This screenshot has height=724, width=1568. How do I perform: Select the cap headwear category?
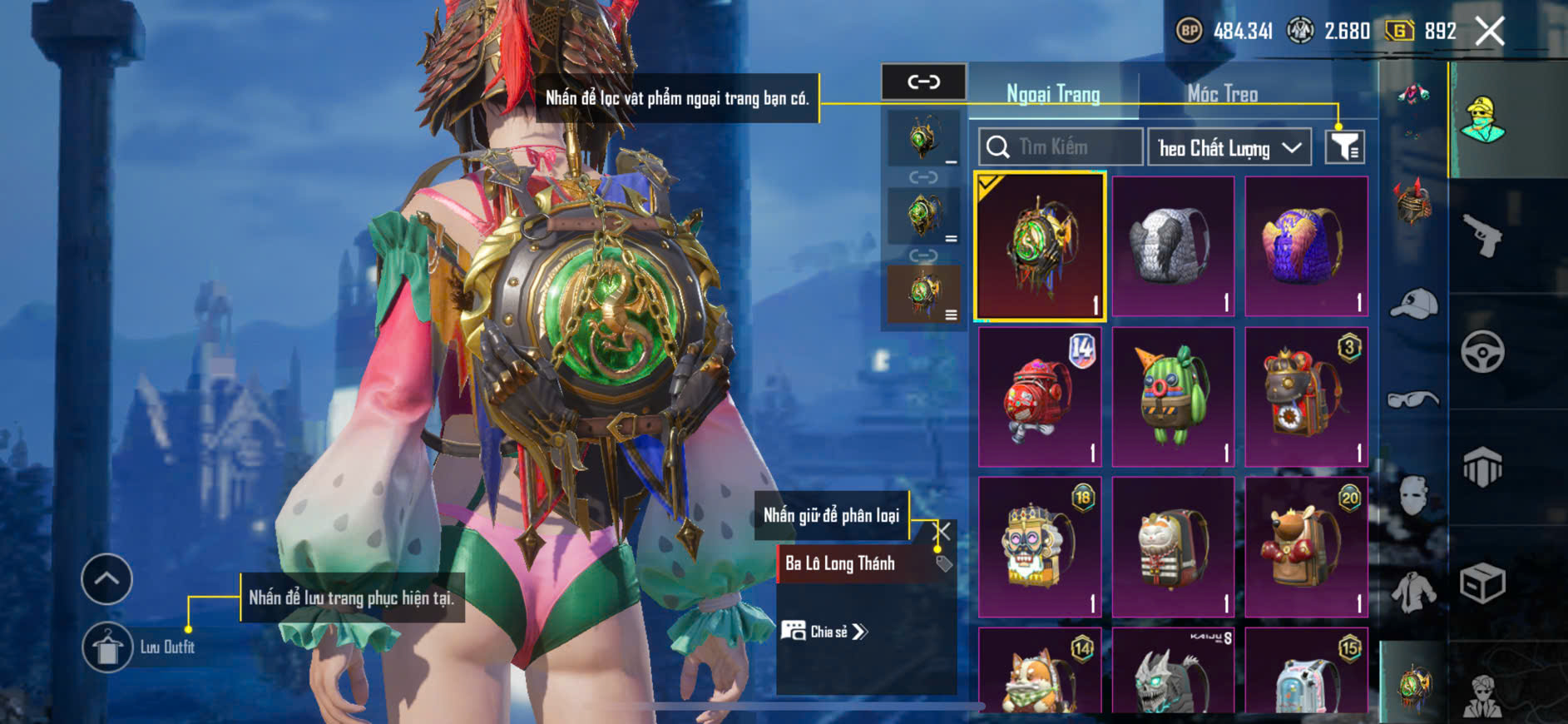click(1413, 303)
